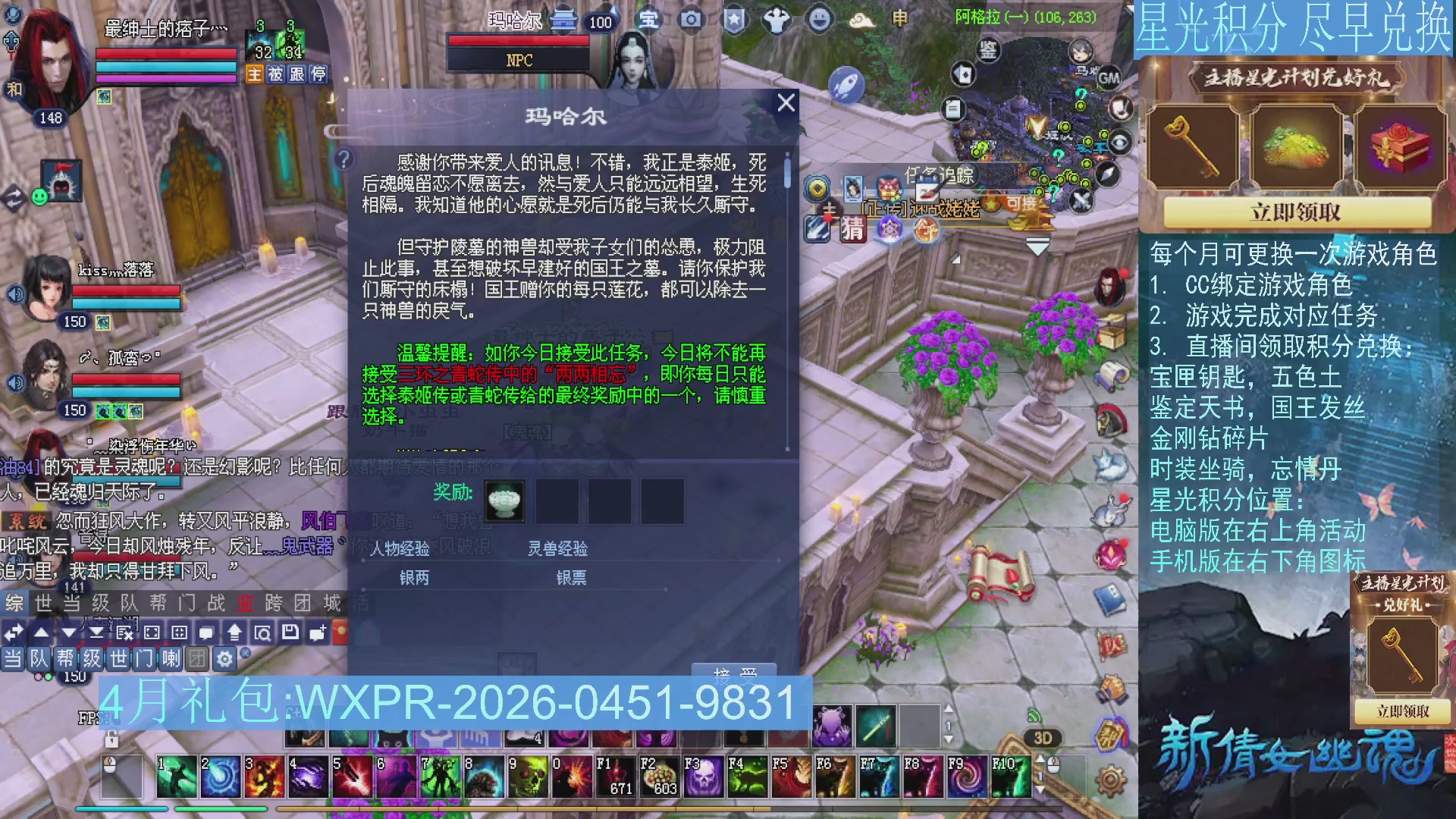Open chat search with the magnifier icon
The height and width of the screenshot is (819, 1456).
point(265,632)
